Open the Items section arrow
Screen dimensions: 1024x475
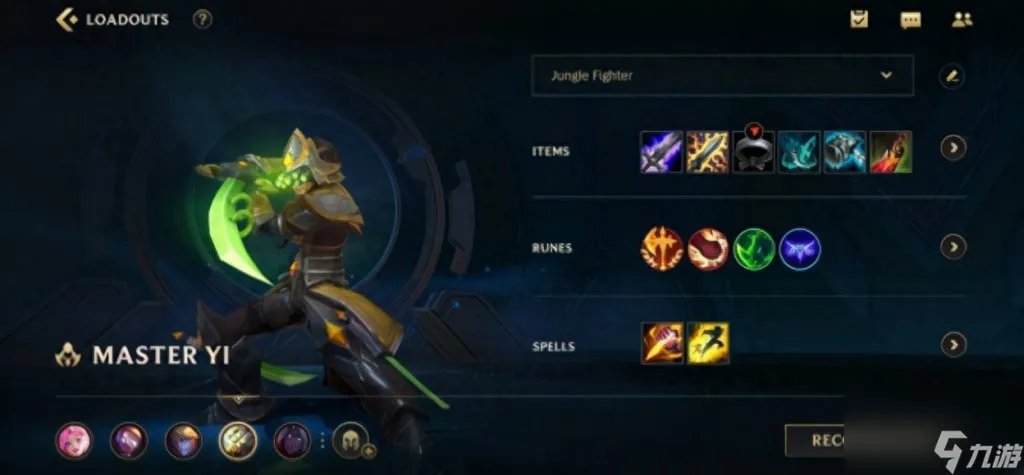[x=953, y=148]
